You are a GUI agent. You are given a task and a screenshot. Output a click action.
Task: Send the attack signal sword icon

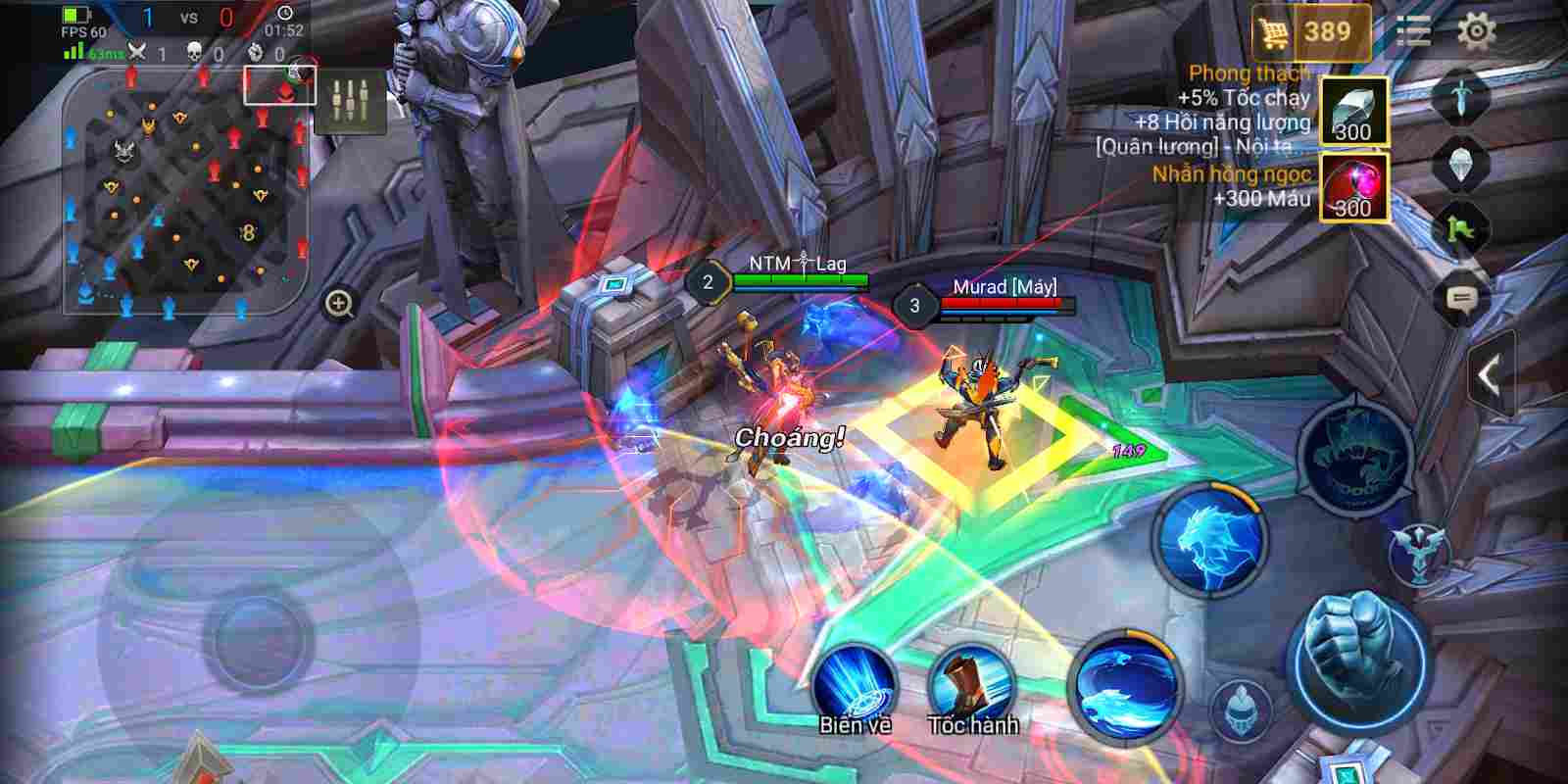[x=1461, y=96]
